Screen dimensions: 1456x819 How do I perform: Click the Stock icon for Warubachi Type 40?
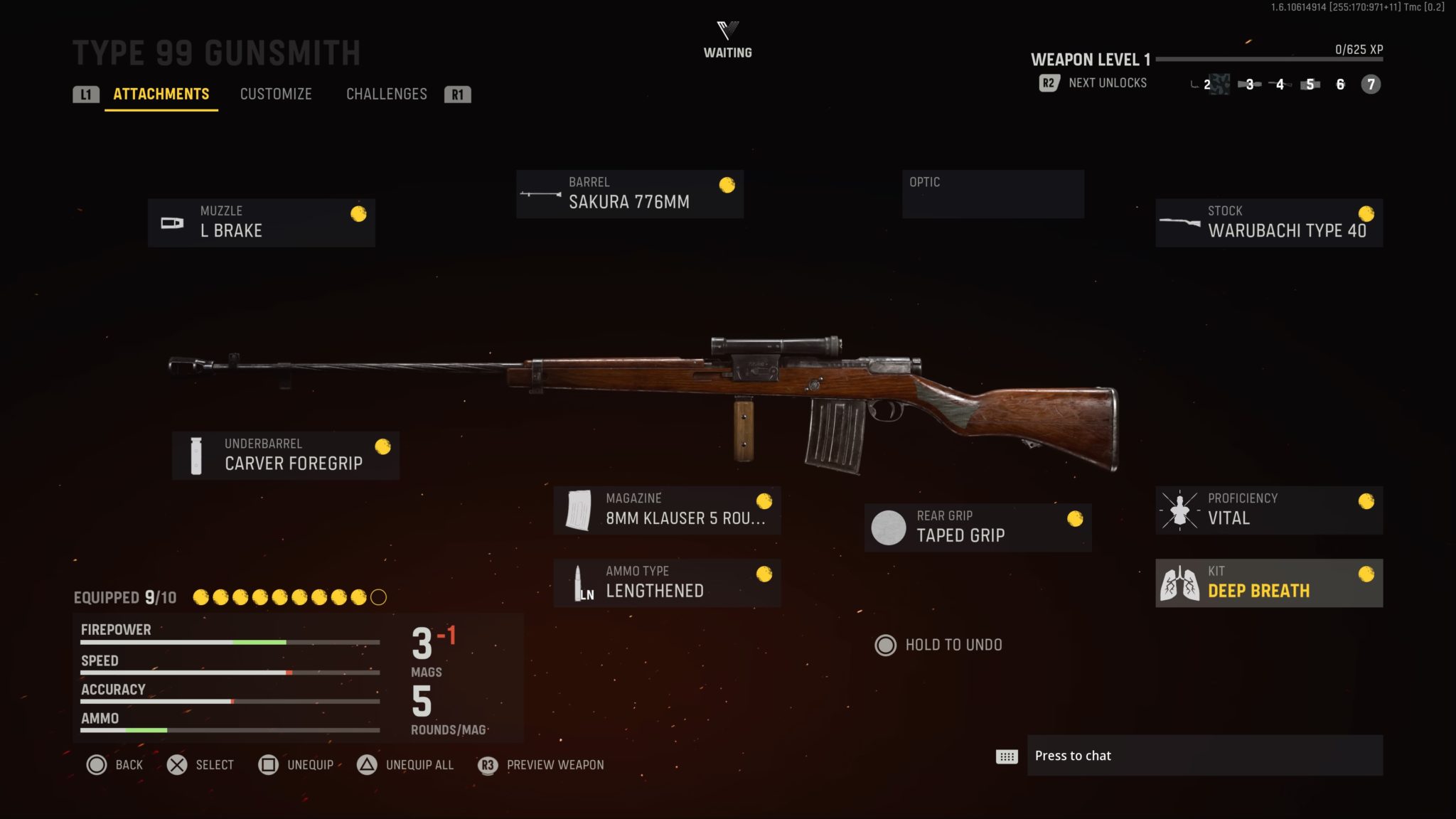click(1181, 222)
